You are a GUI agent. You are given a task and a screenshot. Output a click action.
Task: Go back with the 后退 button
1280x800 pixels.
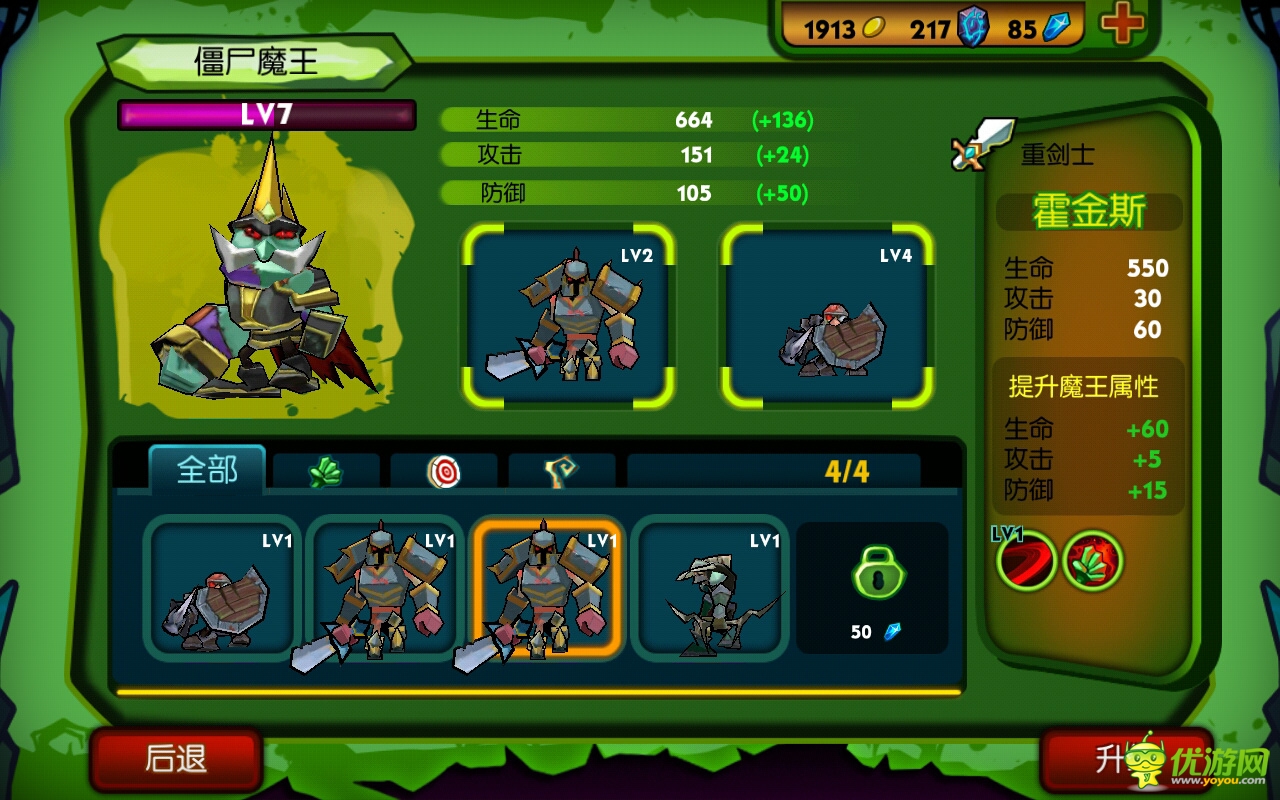coord(176,759)
